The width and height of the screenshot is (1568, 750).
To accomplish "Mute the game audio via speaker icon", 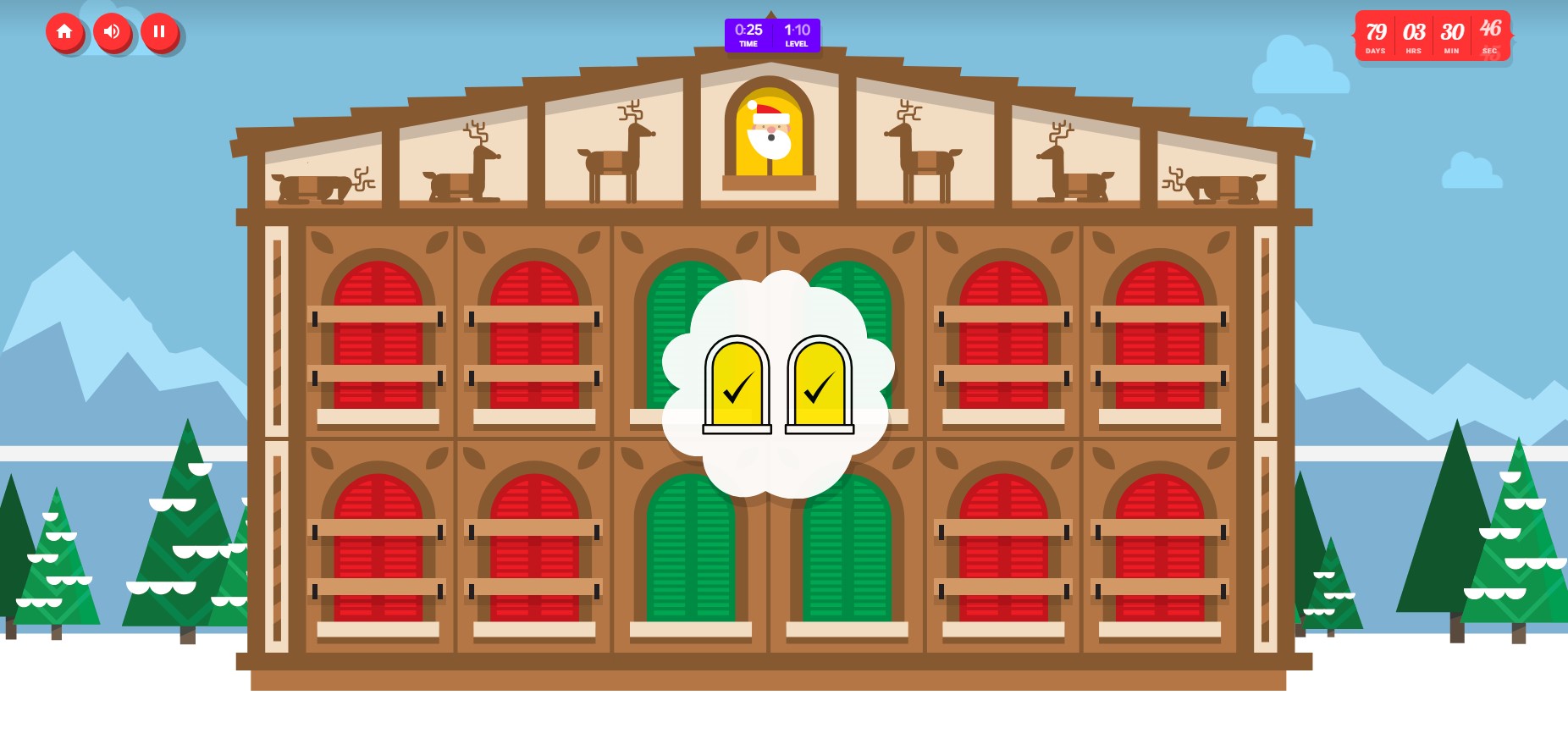I will coord(113,32).
